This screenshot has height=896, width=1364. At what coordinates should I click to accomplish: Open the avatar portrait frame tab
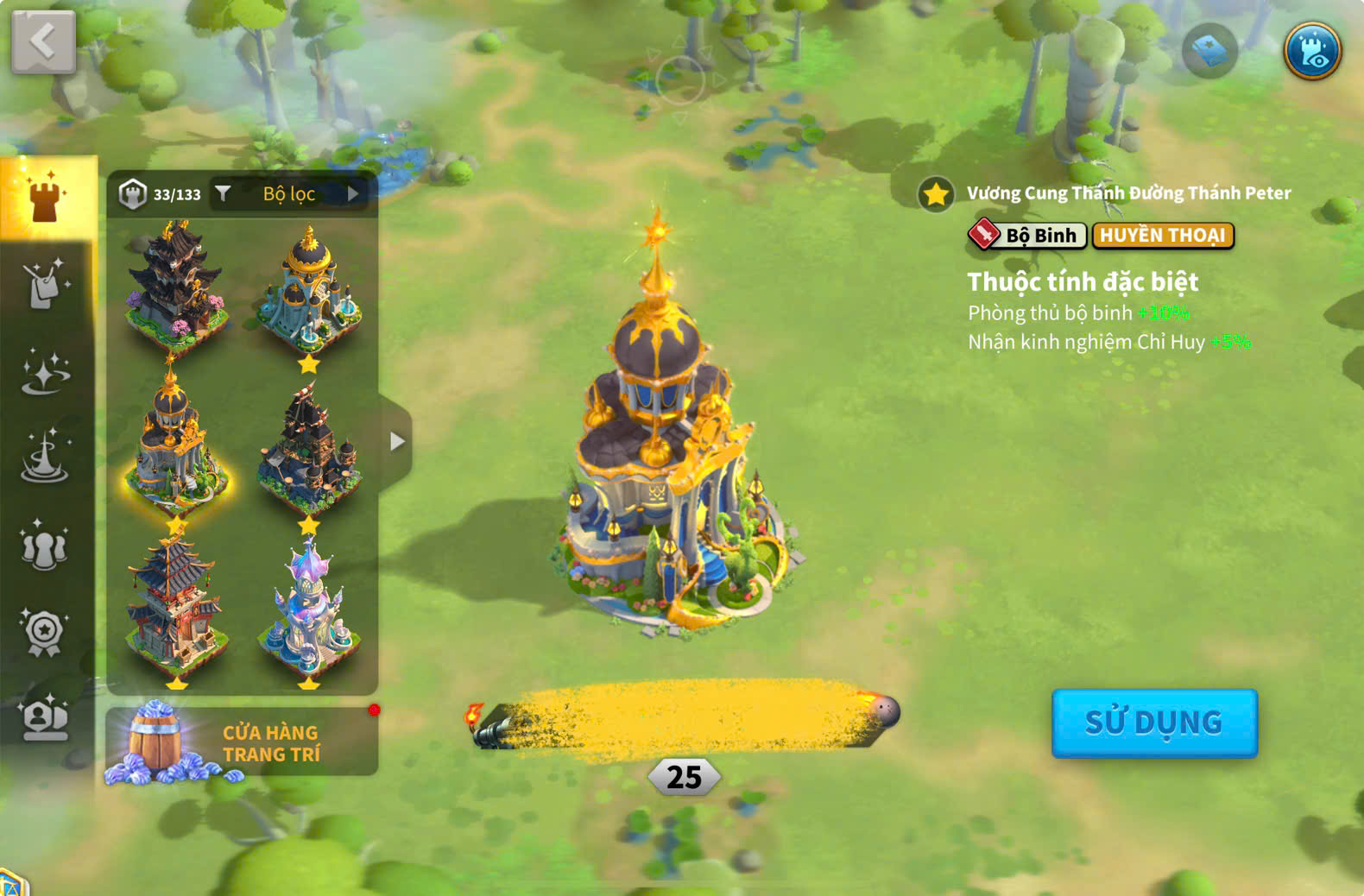tap(45, 717)
